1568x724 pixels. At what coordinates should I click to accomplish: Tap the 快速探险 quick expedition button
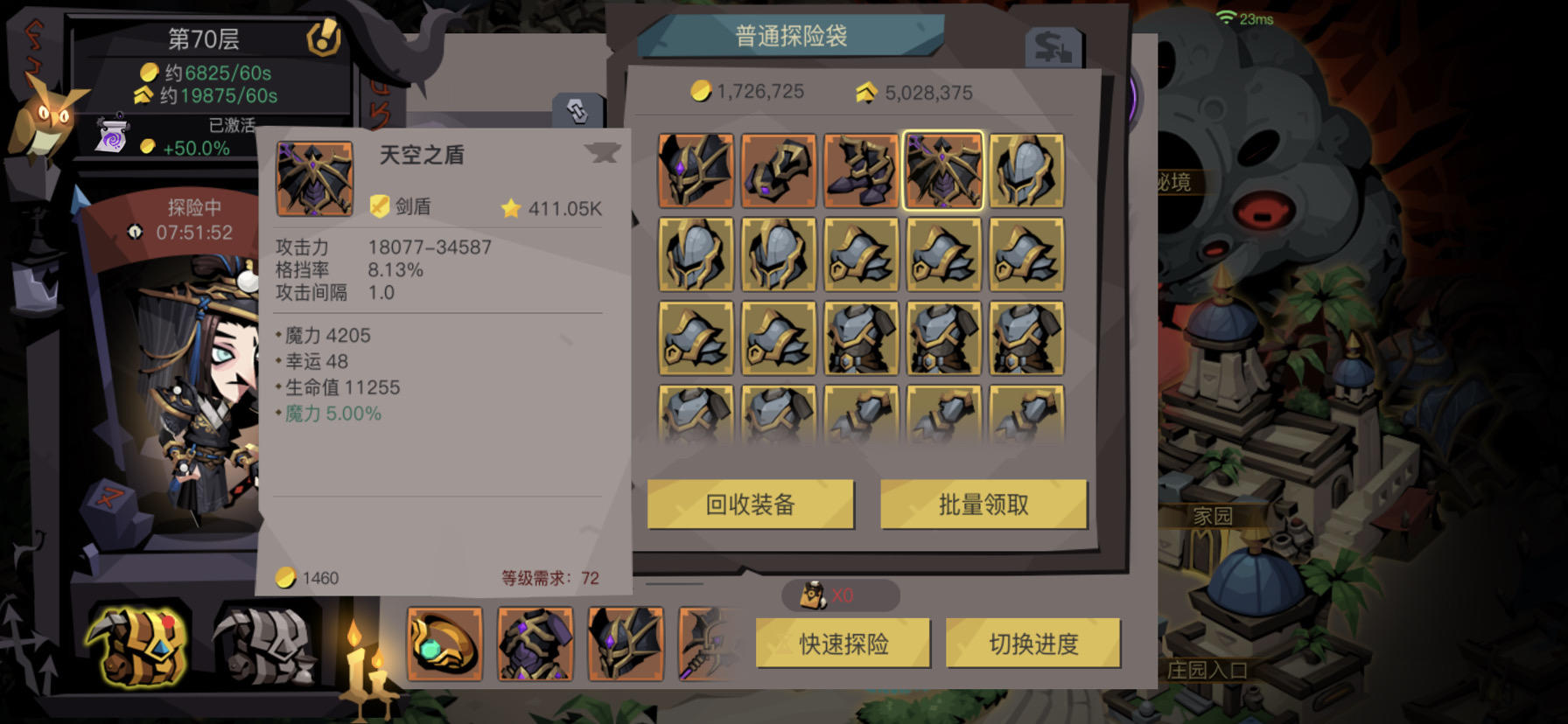click(843, 643)
